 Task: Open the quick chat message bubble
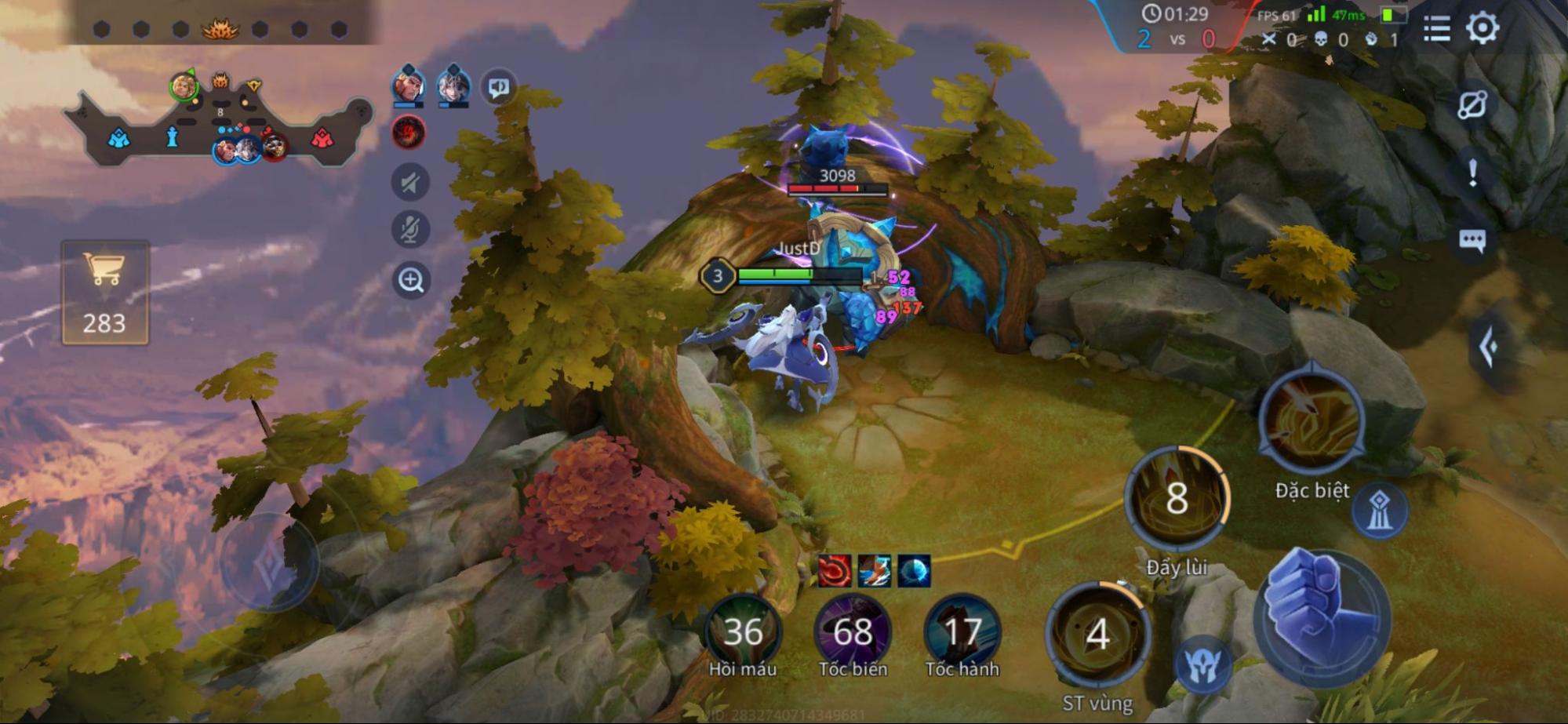pyautogui.click(x=1472, y=240)
